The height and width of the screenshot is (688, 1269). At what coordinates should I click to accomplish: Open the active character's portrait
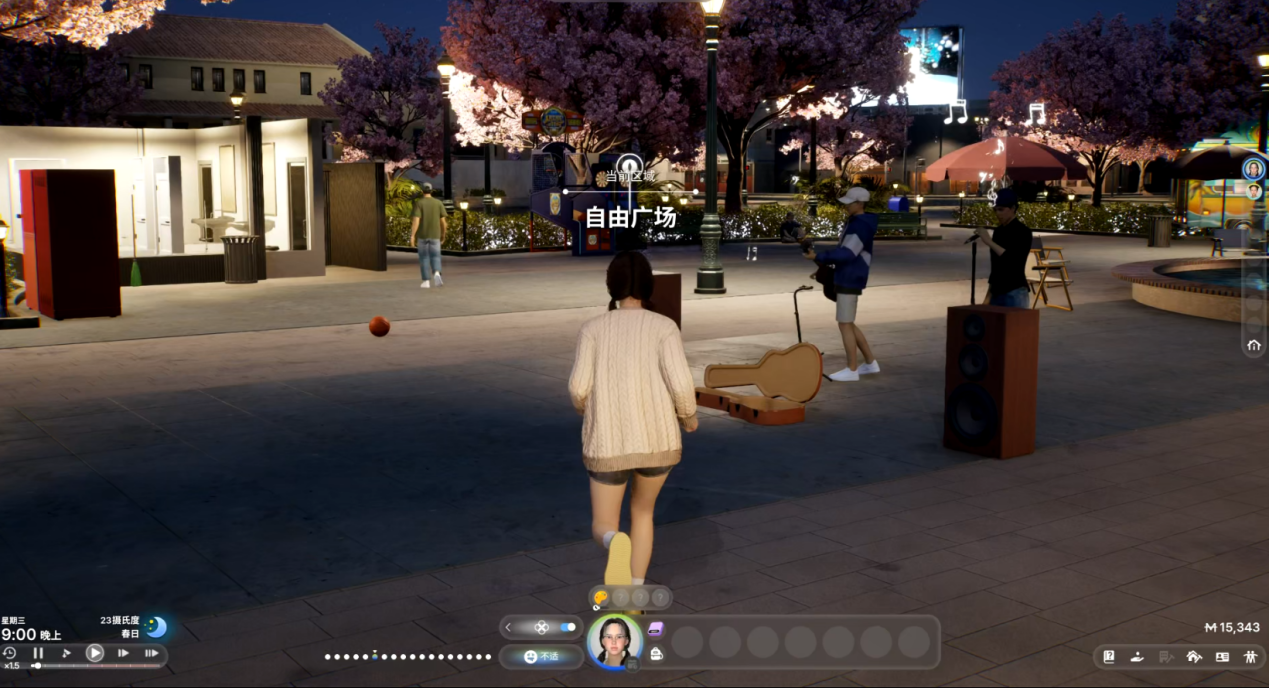point(615,641)
